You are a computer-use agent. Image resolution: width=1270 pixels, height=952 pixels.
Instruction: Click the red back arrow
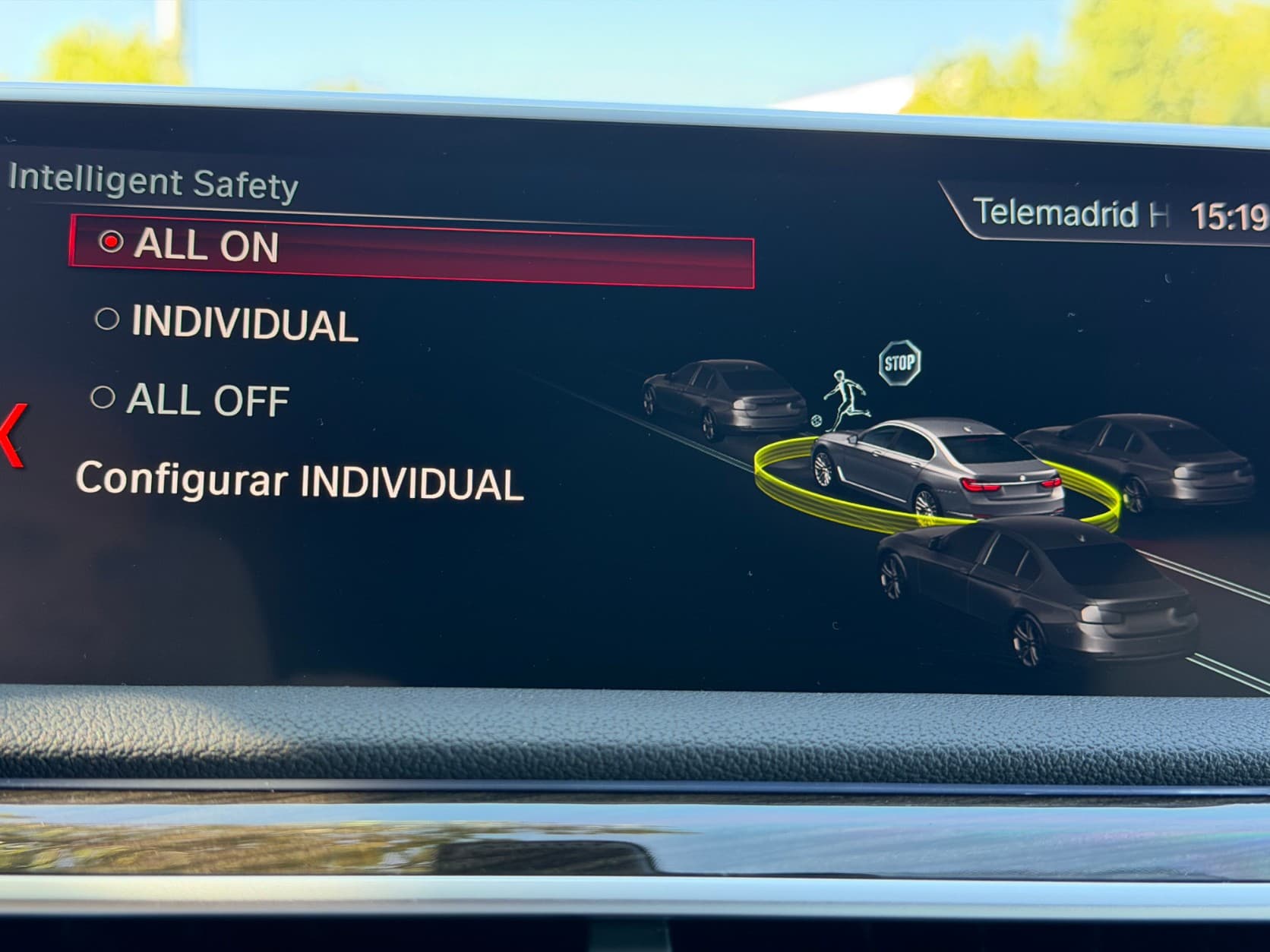pos(13,435)
